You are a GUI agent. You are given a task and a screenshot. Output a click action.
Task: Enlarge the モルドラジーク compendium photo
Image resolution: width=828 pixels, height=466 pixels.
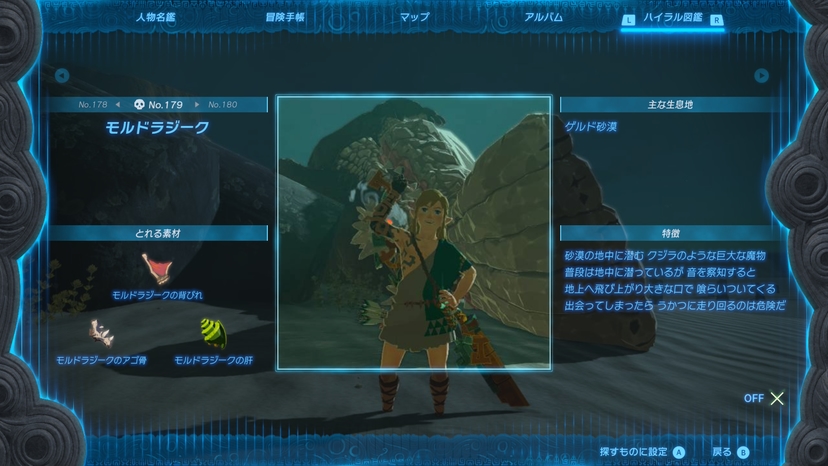(x=414, y=232)
